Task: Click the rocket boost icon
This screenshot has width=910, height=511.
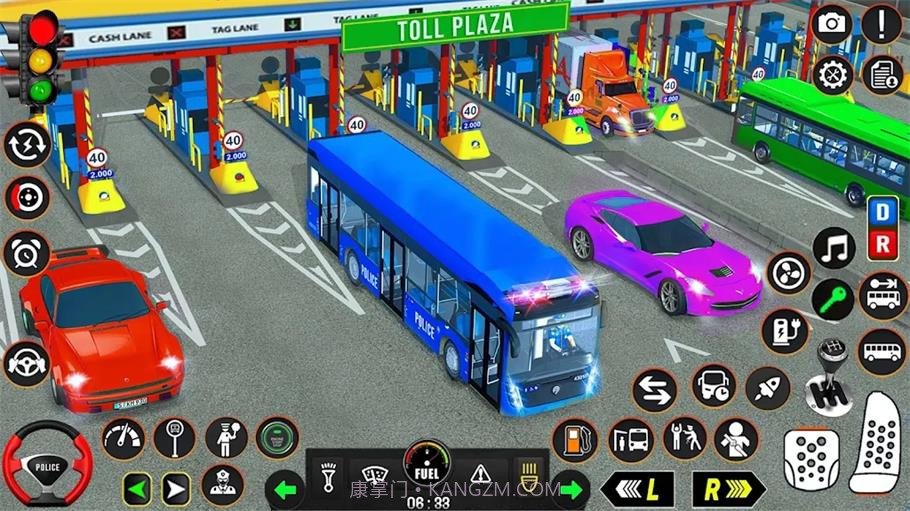Action: click(768, 387)
